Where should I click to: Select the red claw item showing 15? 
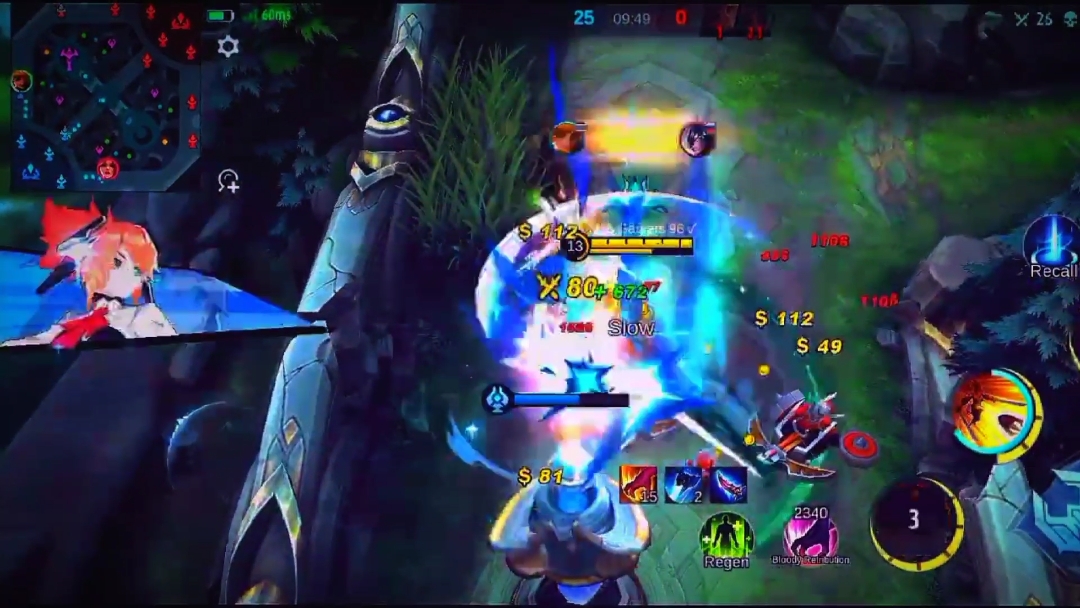point(638,484)
